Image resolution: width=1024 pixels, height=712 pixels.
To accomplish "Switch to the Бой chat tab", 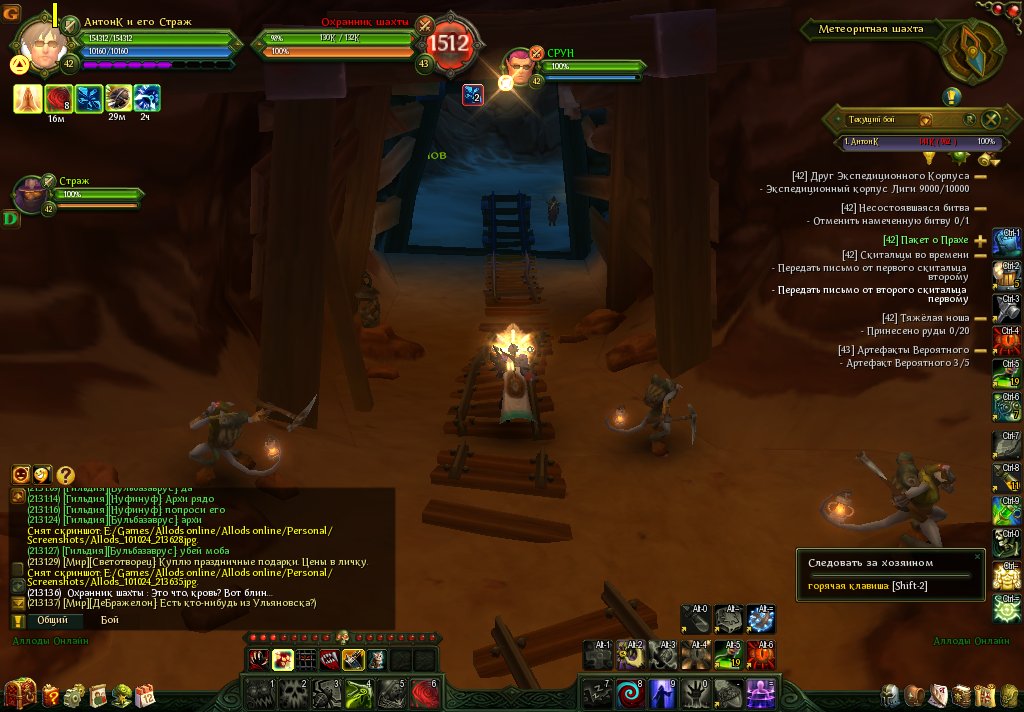I will pos(109,620).
